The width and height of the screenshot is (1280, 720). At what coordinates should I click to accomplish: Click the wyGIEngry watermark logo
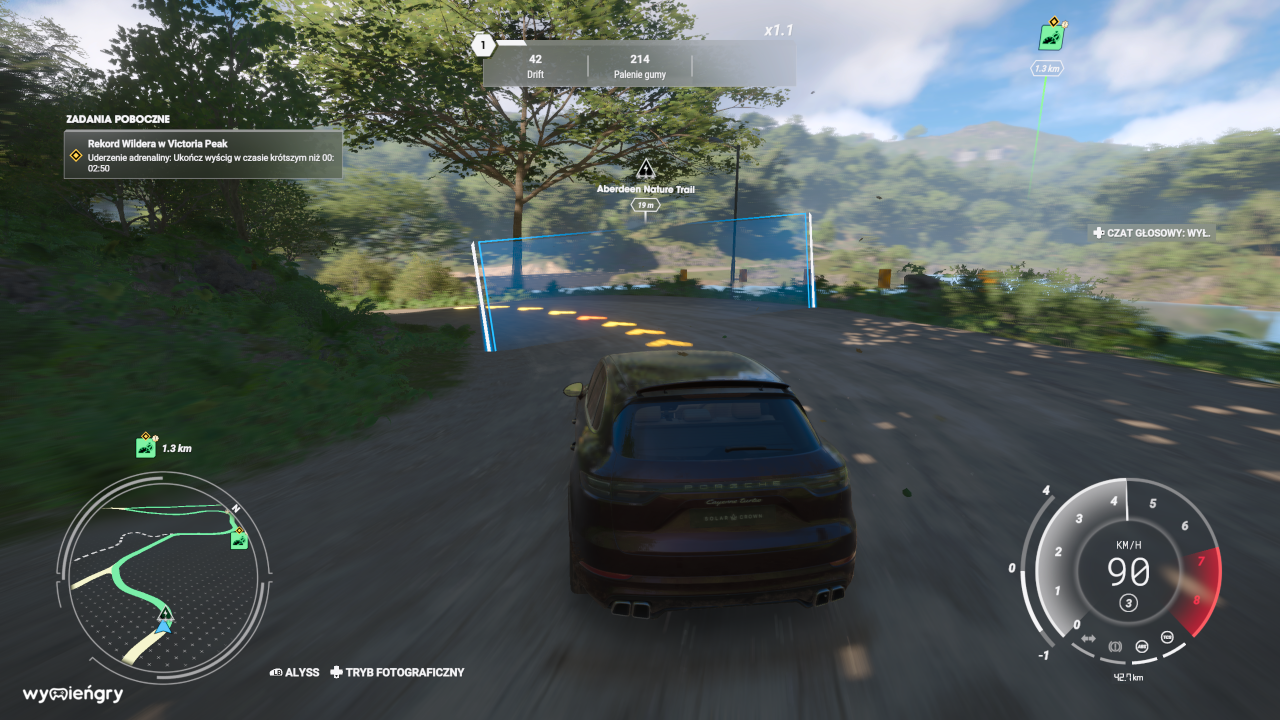(73, 694)
